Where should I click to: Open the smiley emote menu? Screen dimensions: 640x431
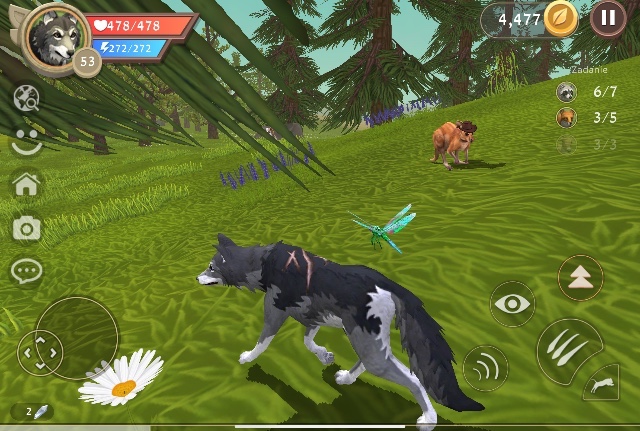coord(27,141)
